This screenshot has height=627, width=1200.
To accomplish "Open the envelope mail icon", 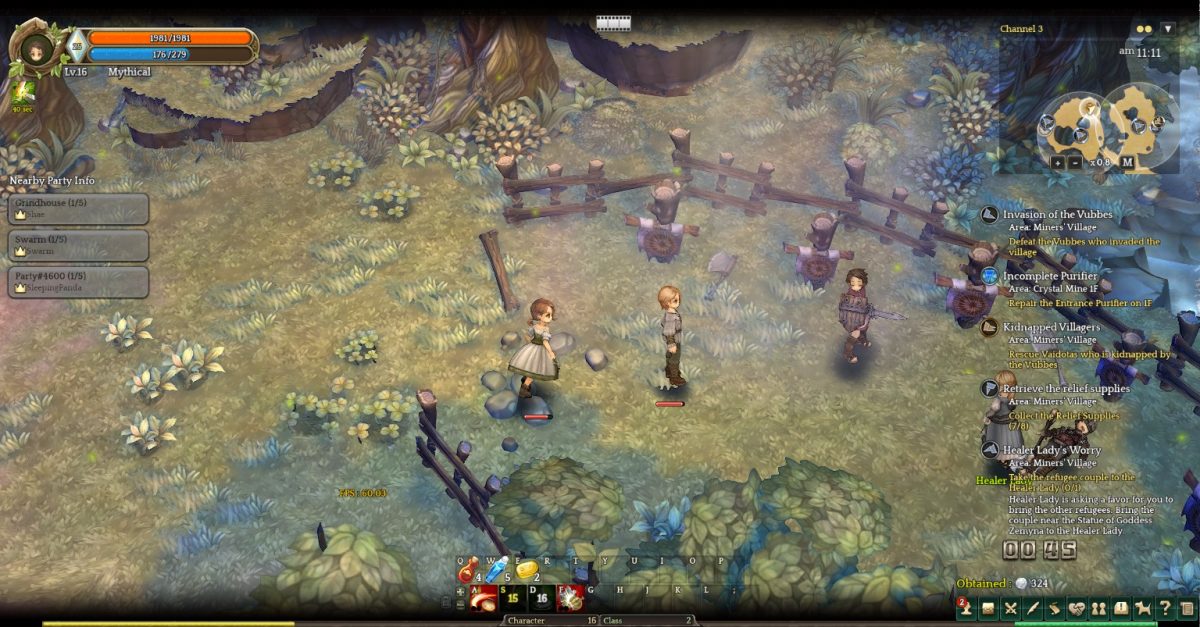I will click(x=988, y=608).
